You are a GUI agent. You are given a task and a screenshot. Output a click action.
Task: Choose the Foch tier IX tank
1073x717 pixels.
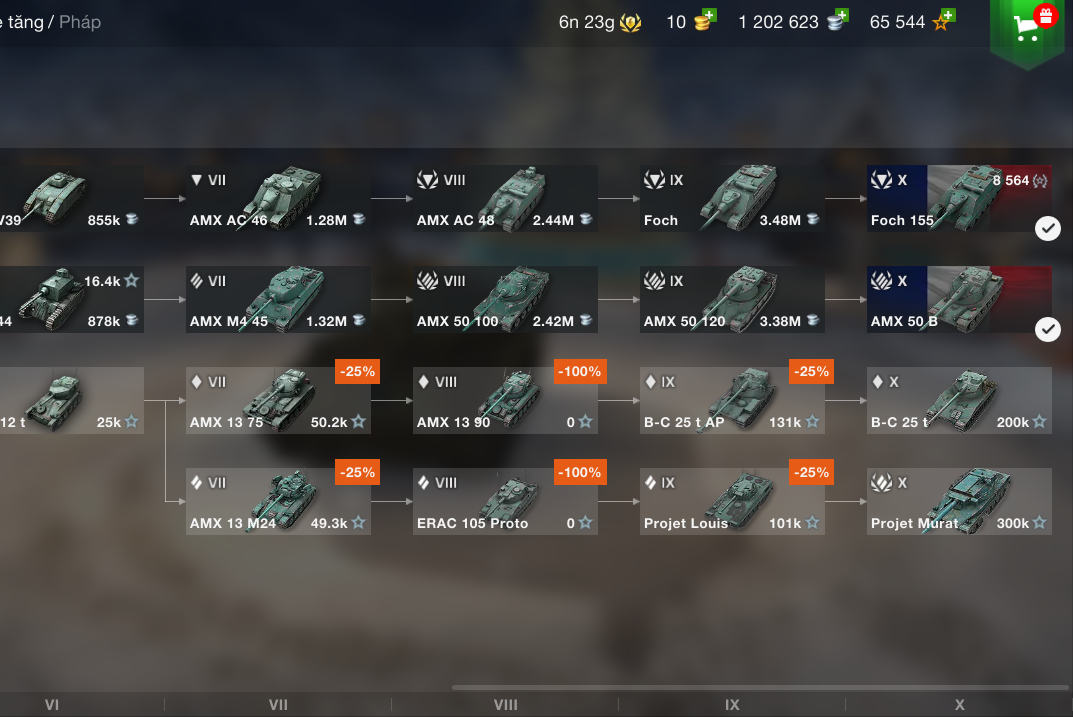pos(732,199)
